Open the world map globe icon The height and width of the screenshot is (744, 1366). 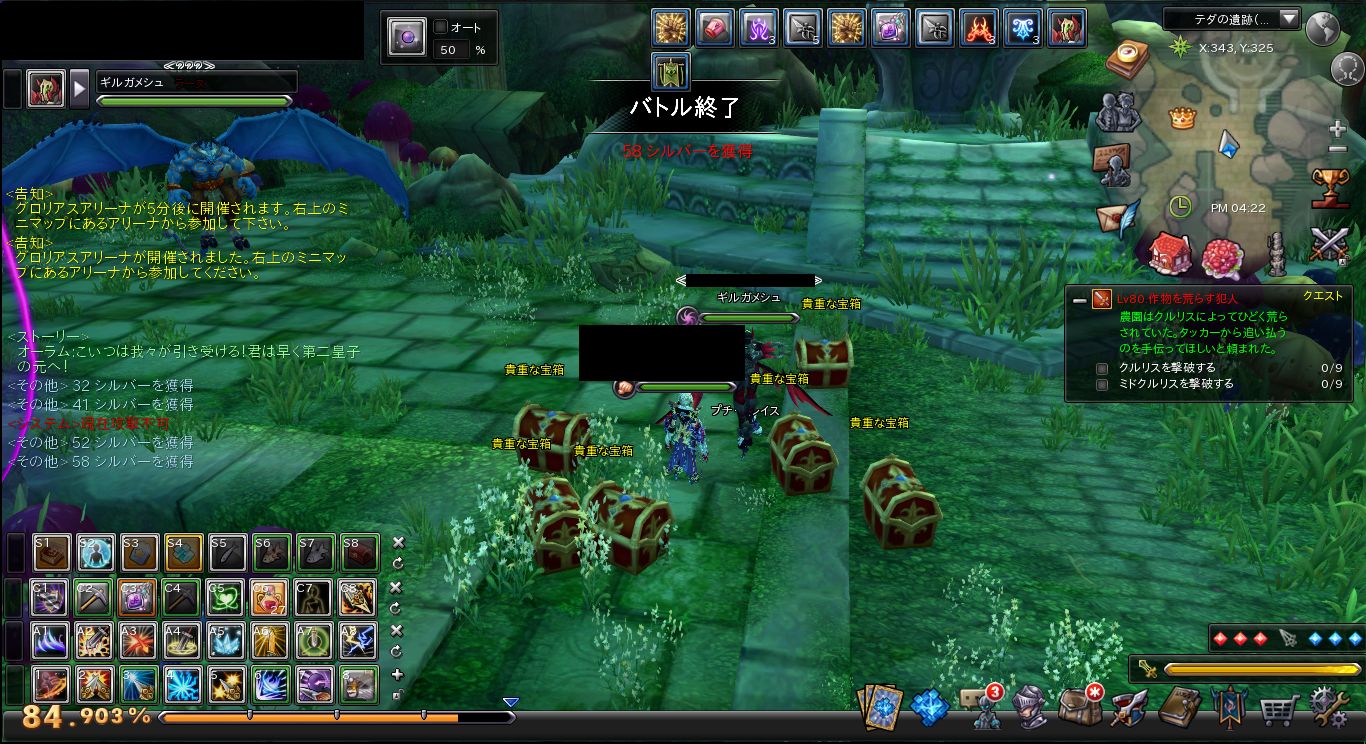[x=1322, y=30]
